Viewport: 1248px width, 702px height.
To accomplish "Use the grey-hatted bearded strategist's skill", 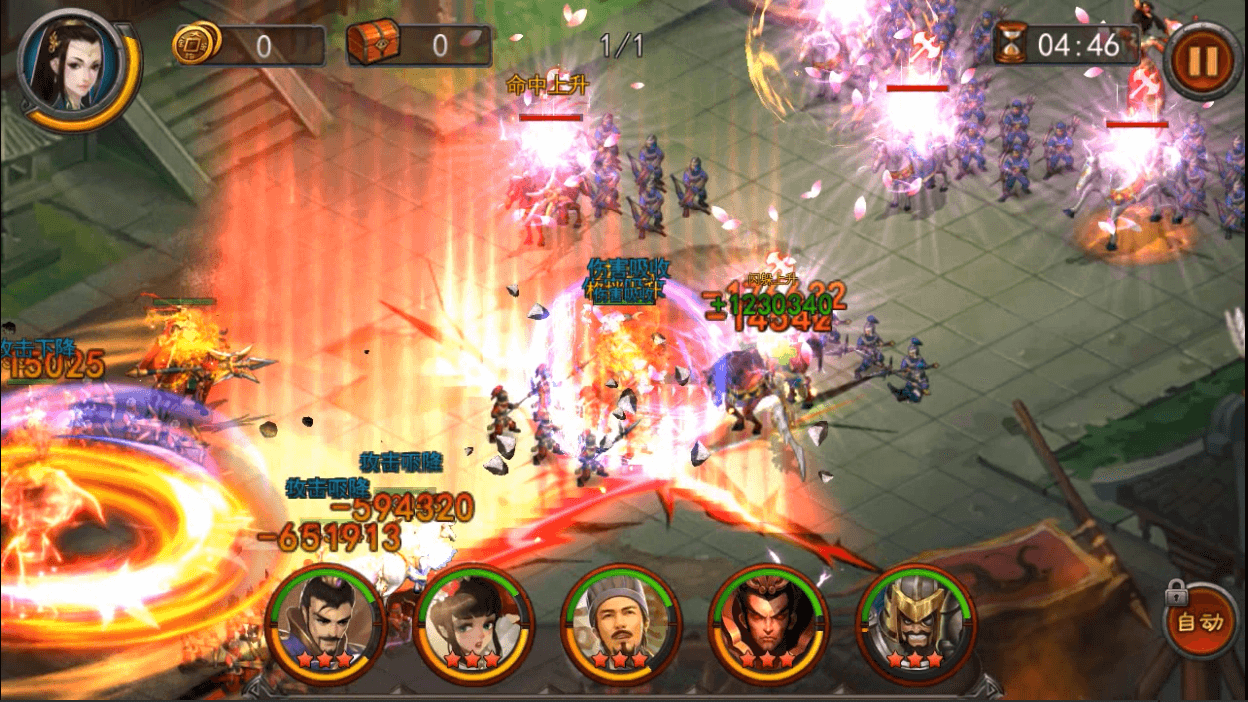I will point(621,623).
